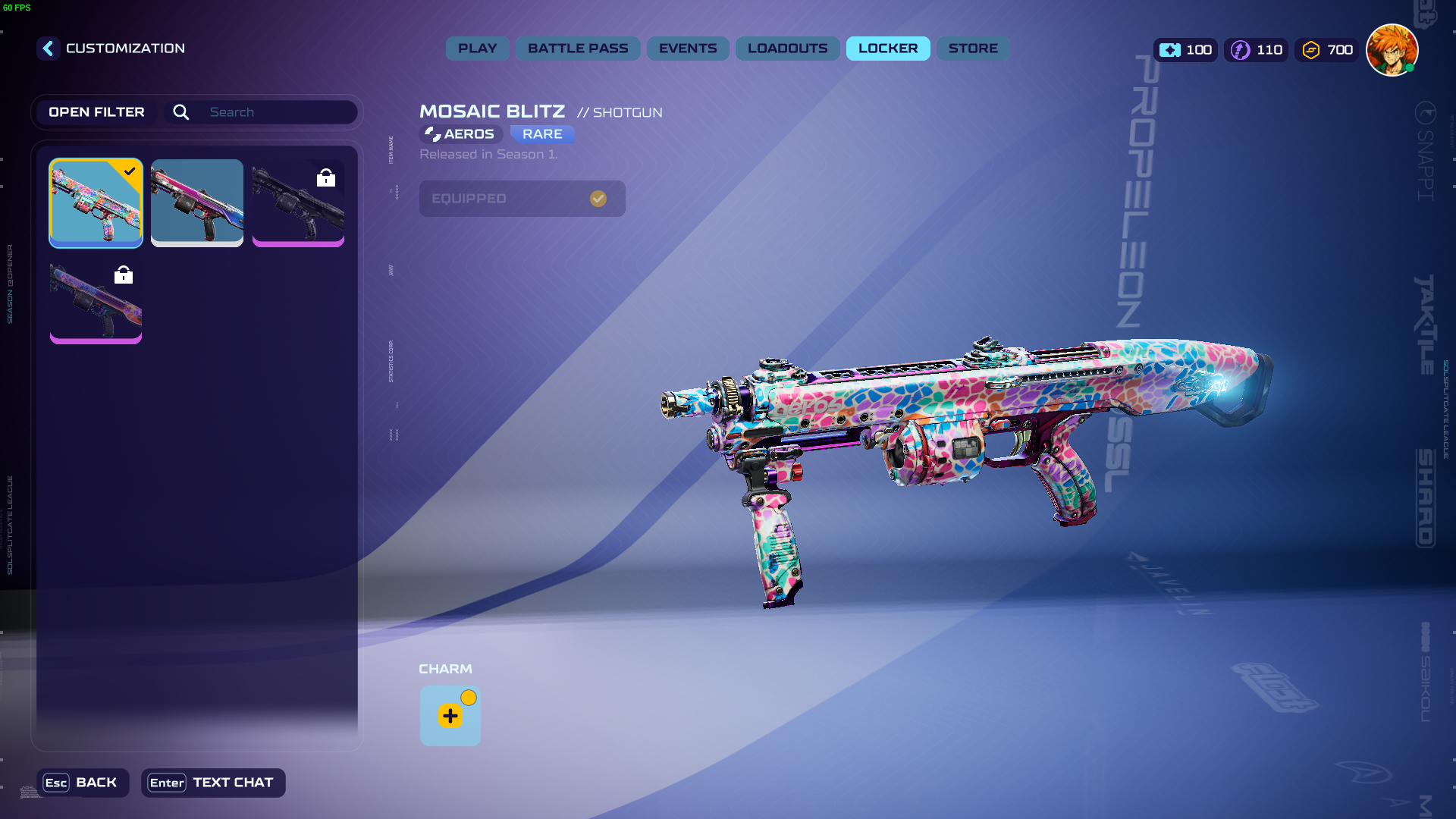Click the gold coin currency showing 700

[1327, 50]
